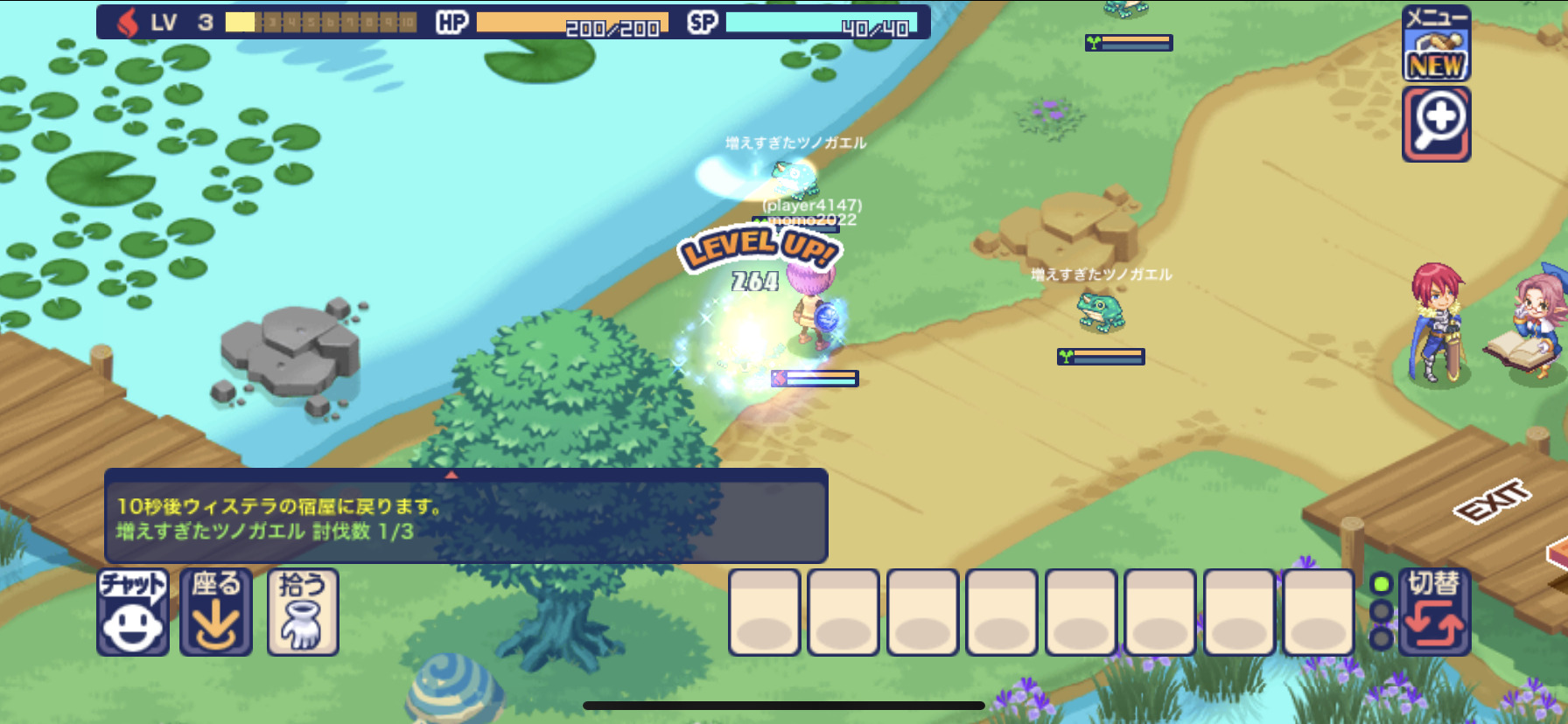Viewport: 1568px width, 724px height.
Task: Switch hotbar with the 切替 button
Action: click(x=1433, y=611)
